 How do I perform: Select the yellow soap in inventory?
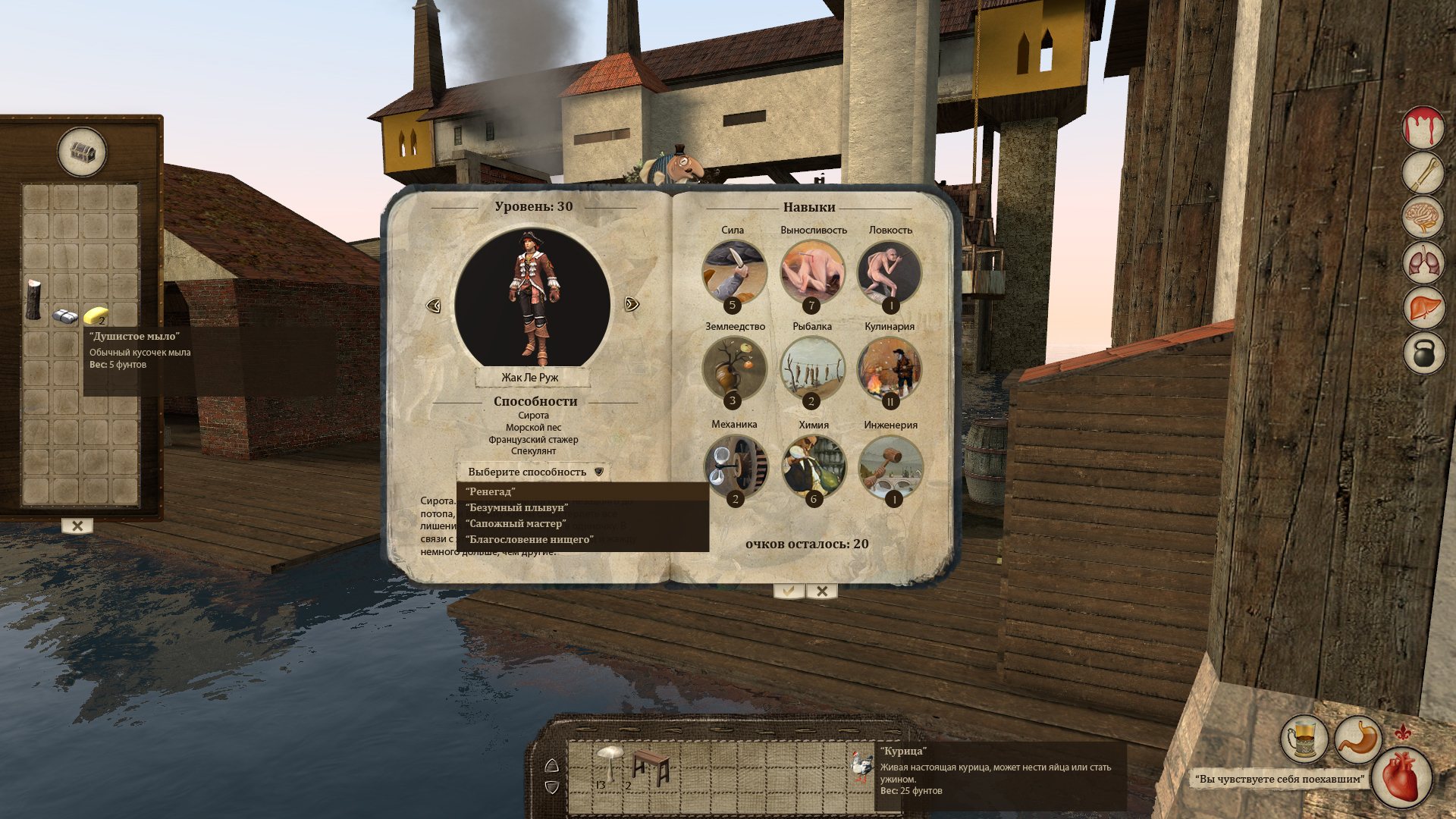96,315
